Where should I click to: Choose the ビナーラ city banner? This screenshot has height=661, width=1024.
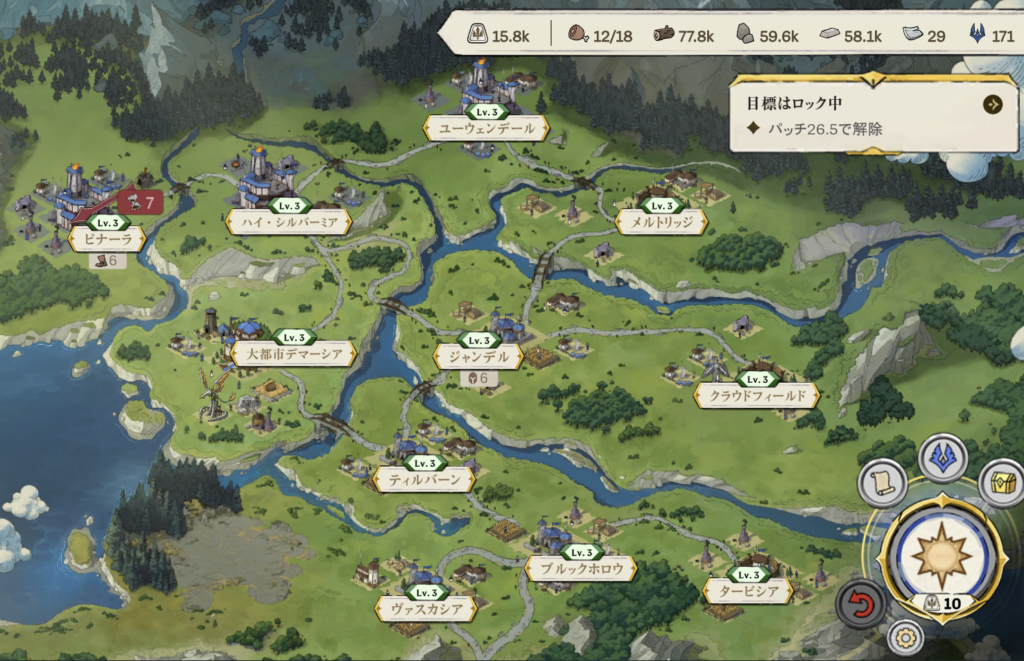pos(106,238)
